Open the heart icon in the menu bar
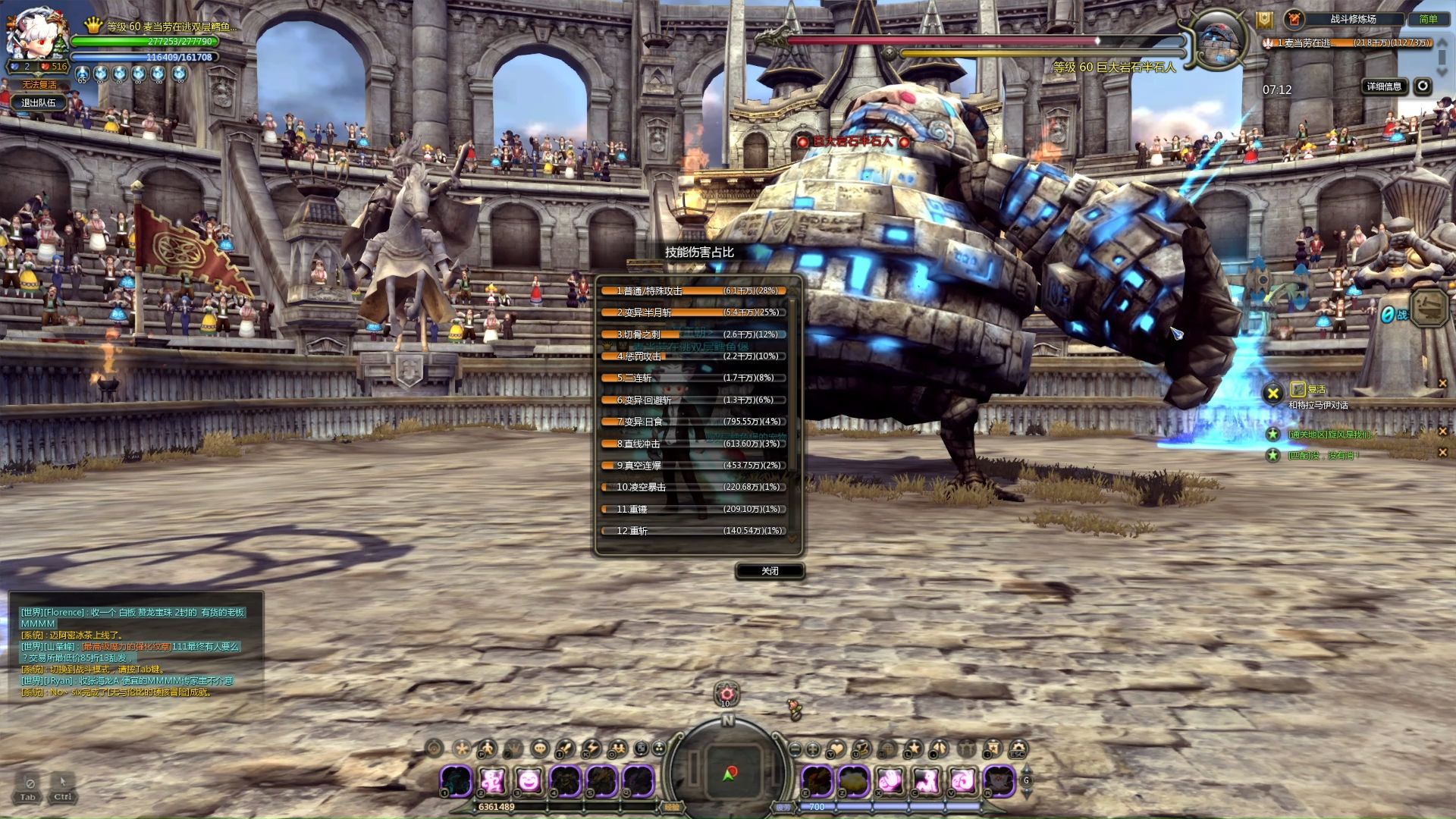The width and height of the screenshot is (1456, 819). (836, 749)
